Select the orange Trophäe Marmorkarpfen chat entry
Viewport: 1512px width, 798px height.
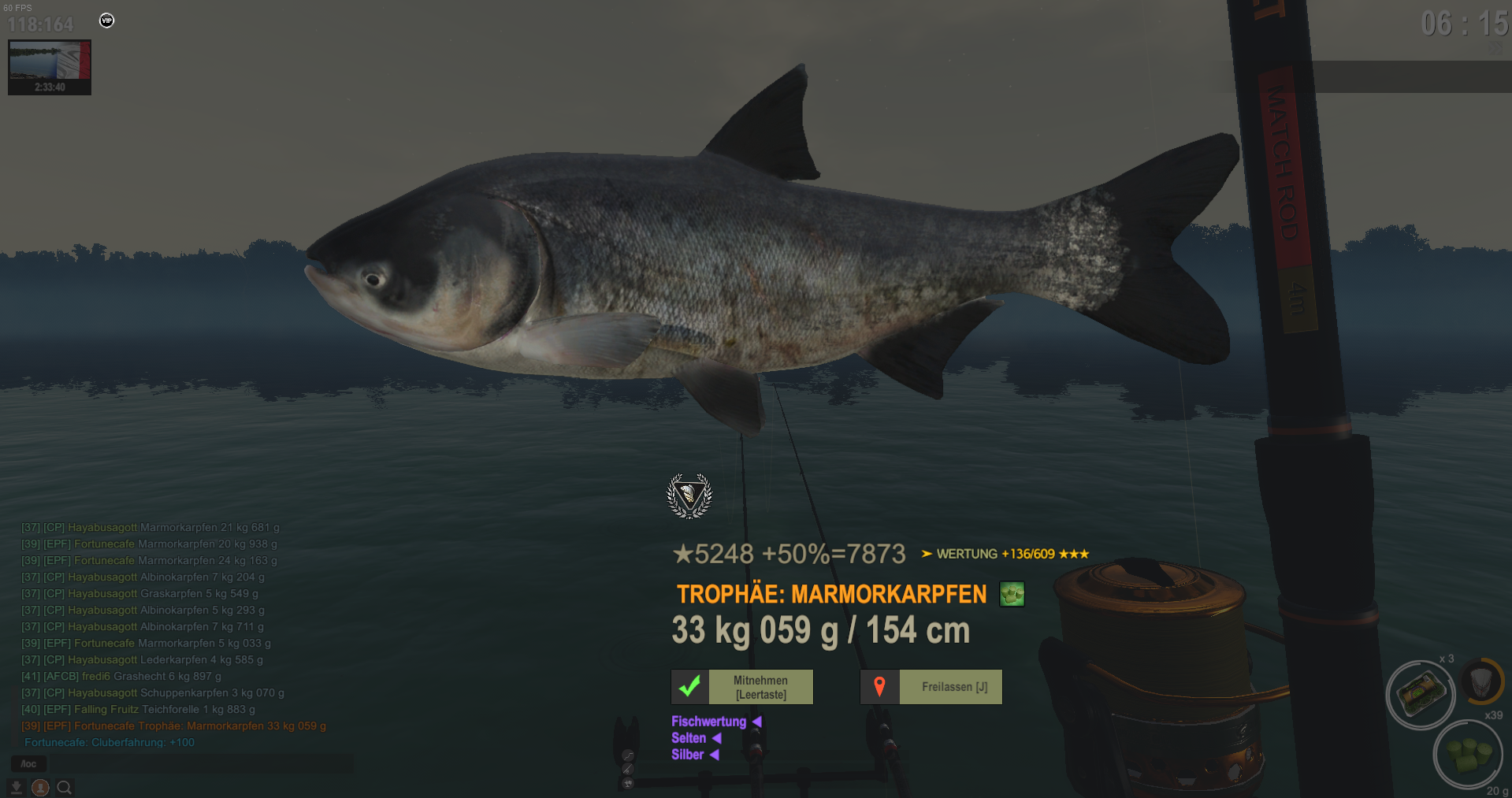pos(173,726)
